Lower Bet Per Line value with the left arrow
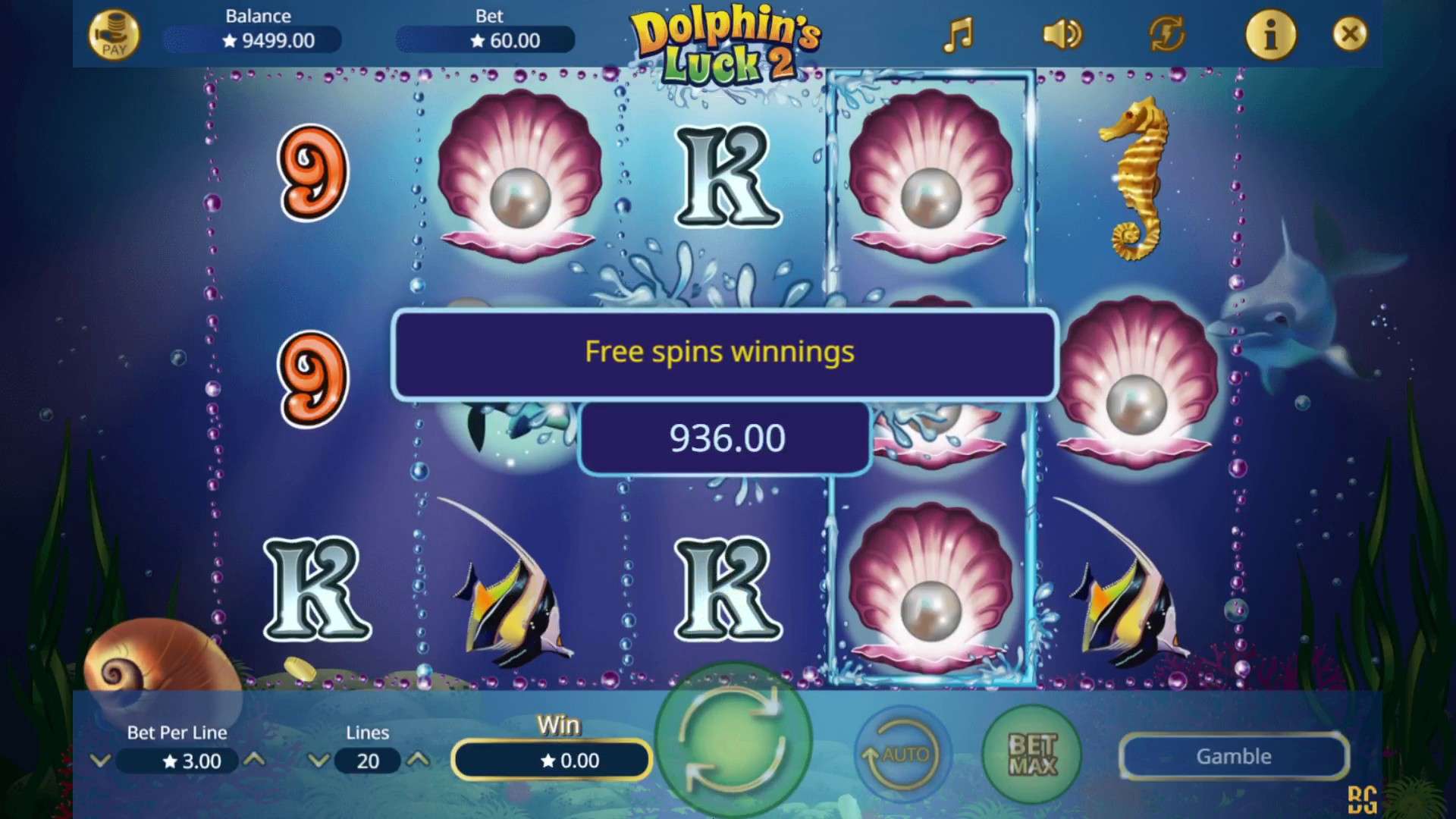Image resolution: width=1456 pixels, height=819 pixels. click(x=100, y=761)
